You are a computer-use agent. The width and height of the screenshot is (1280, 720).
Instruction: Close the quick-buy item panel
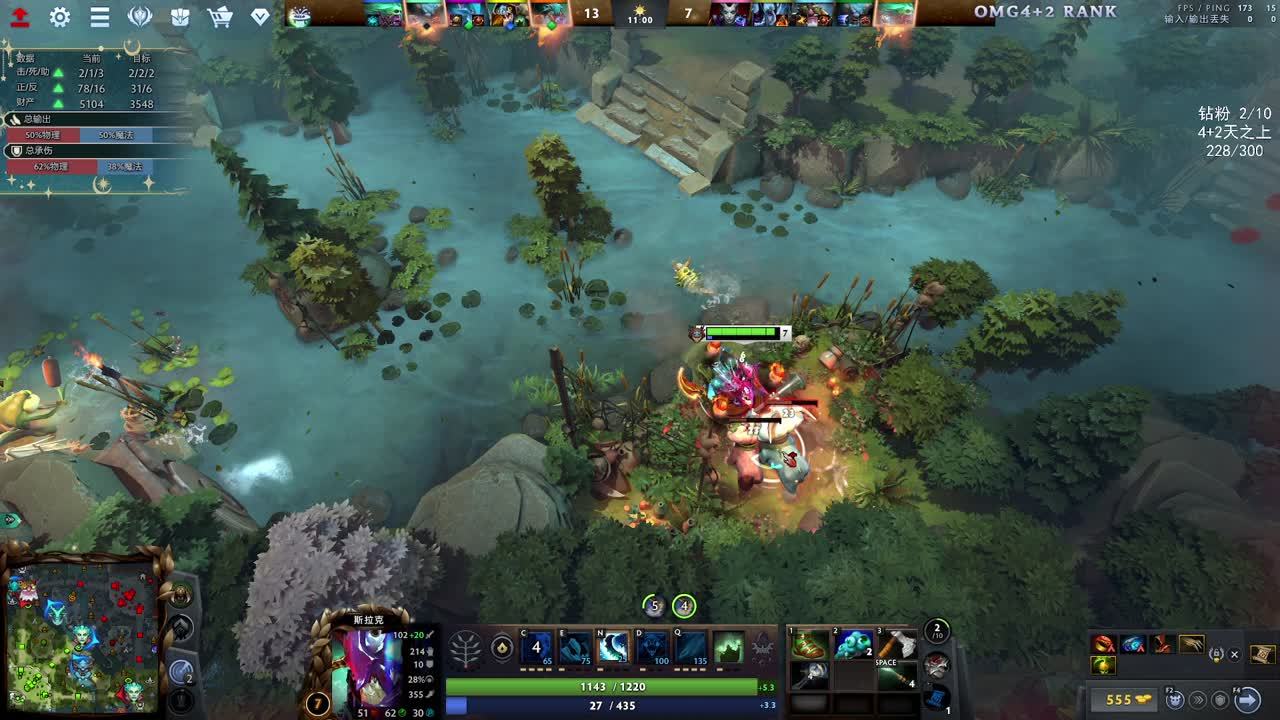pos(1234,654)
